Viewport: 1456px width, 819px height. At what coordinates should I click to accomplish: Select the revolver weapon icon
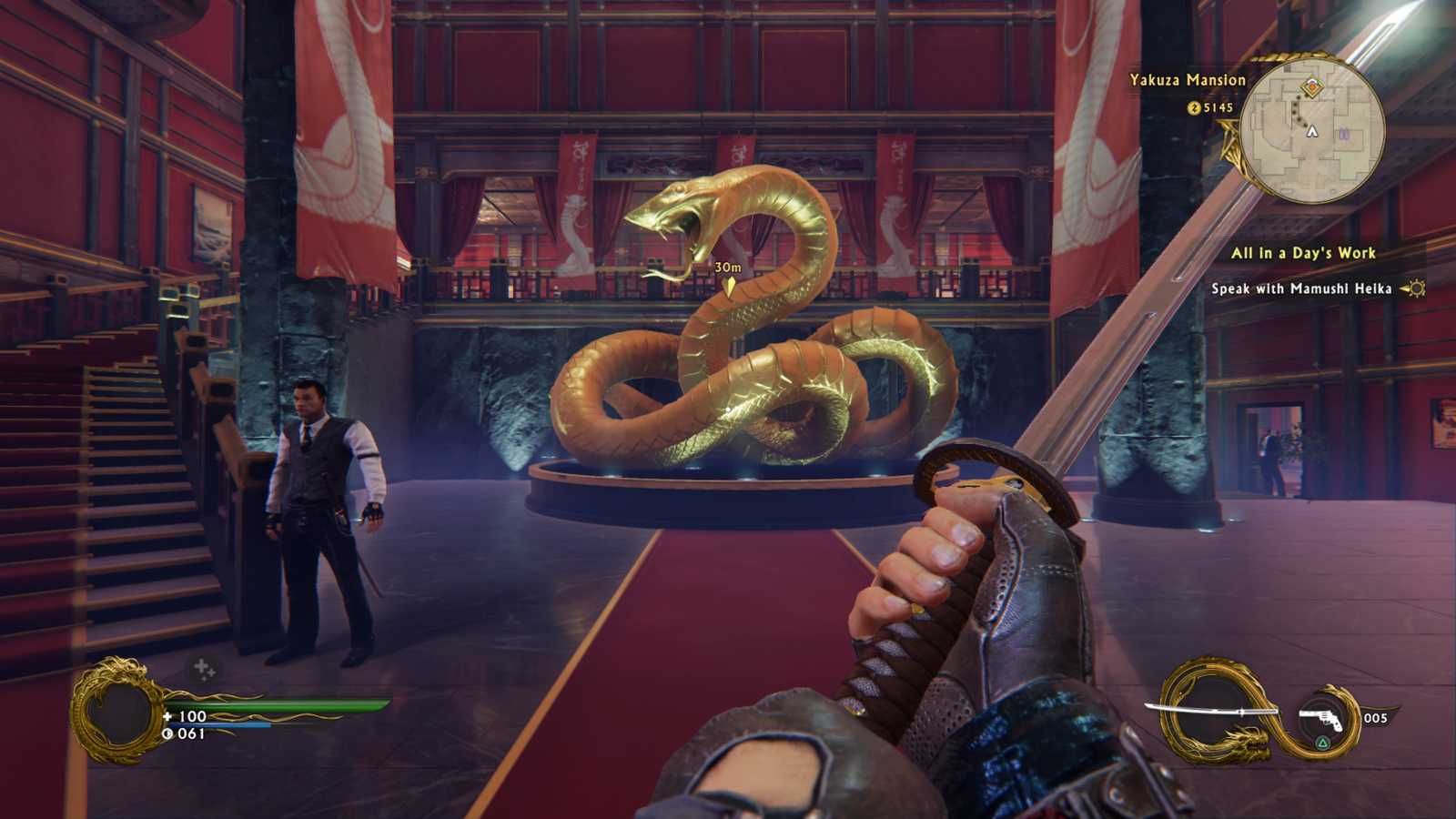tap(1319, 717)
